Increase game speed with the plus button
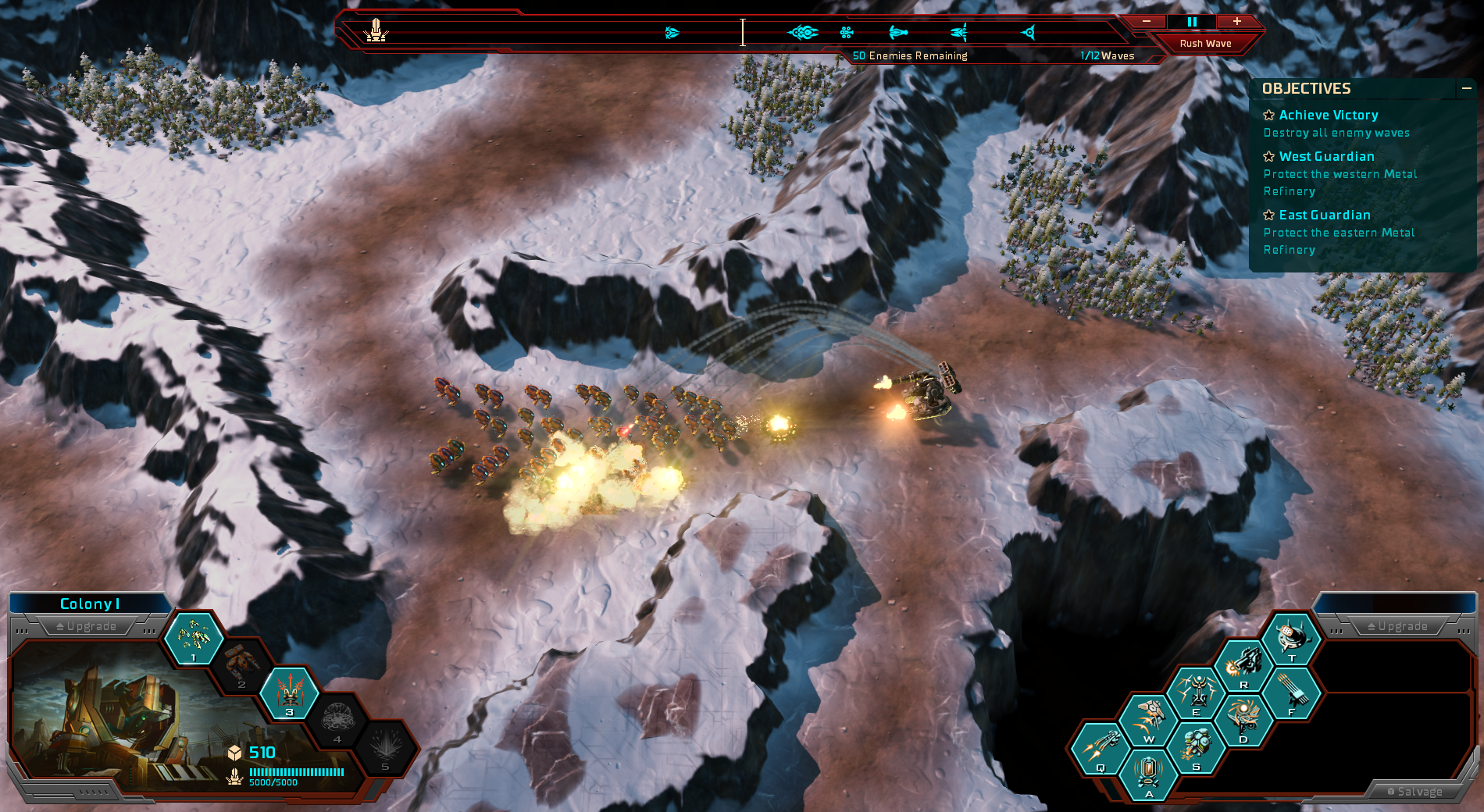 click(x=1237, y=22)
